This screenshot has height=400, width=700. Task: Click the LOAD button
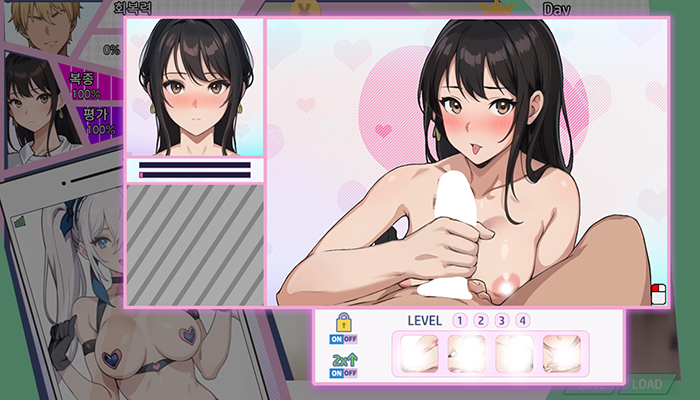pyautogui.click(x=645, y=383)
